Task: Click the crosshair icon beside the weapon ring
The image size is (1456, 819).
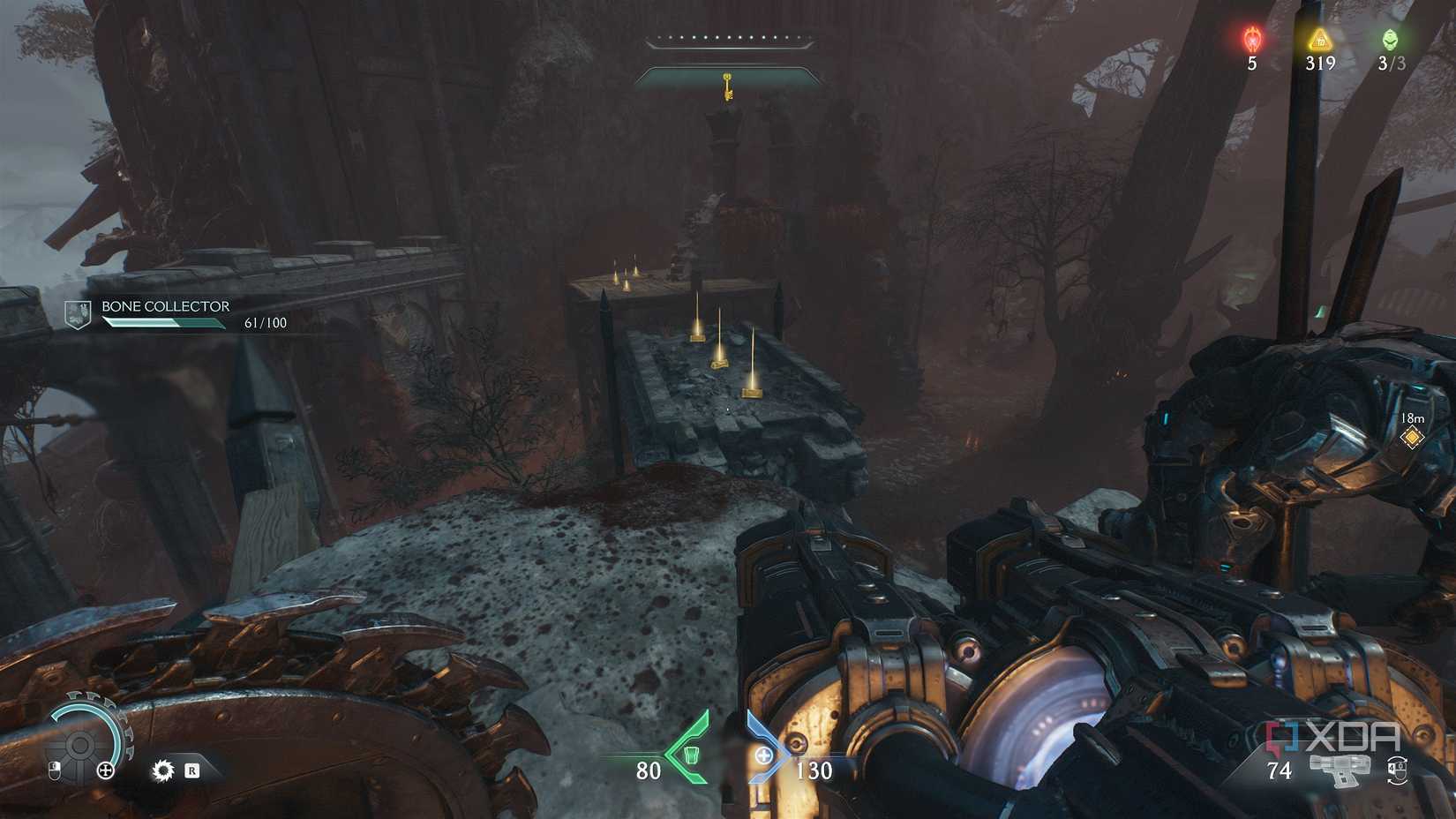Action: pyautogui.click(x=105, y=770)
